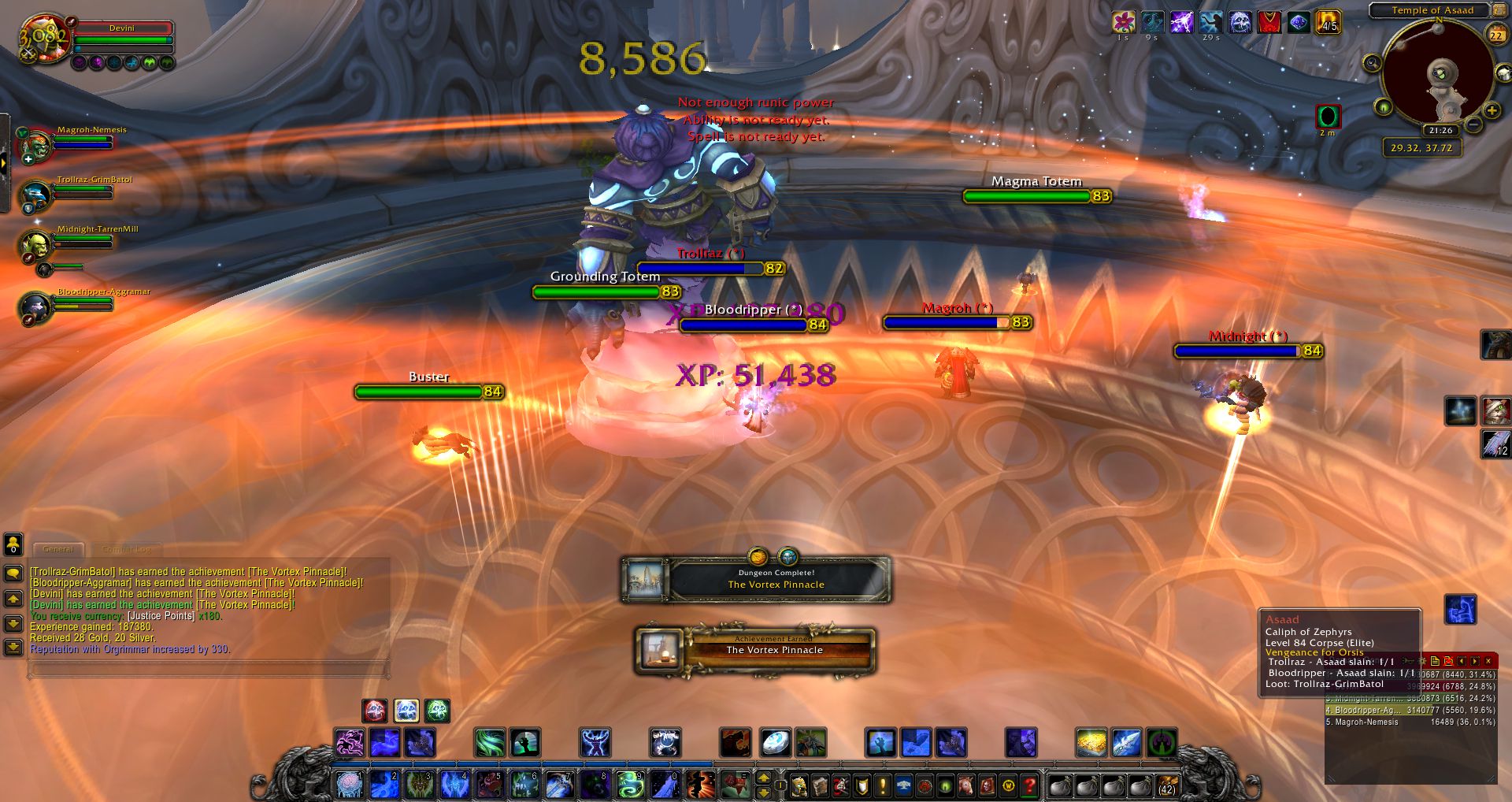Select Midnight-TarrenMill party frame
The width and height of the screenshot is (1512, 802).
tap(37, 245)
